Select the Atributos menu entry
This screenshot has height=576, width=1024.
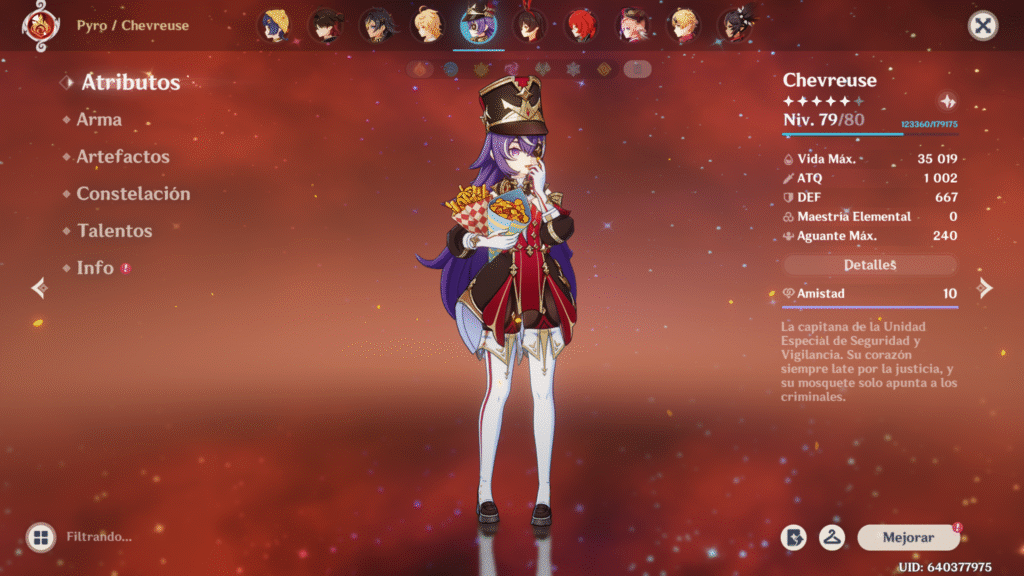[x=130, y=82]
